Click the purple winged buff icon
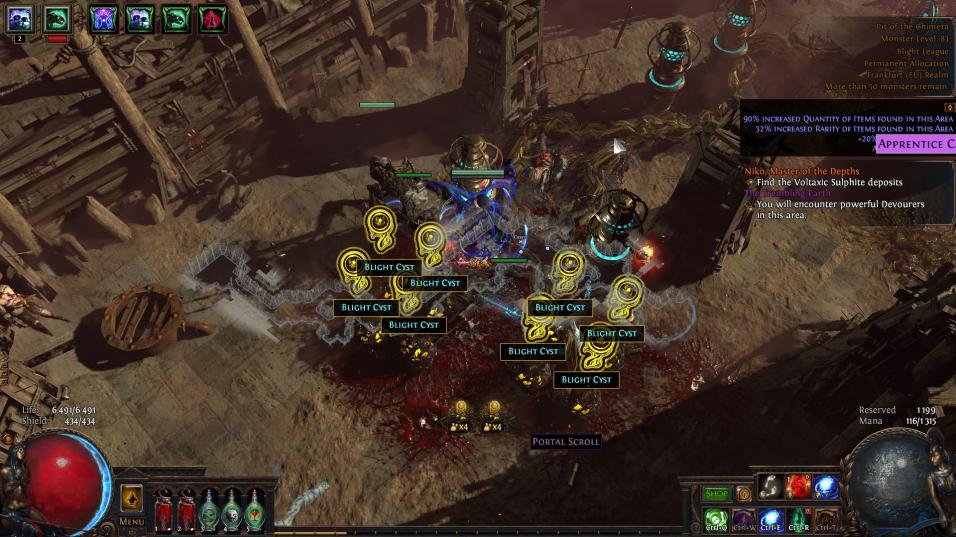Viewport: 956px width, 537px height. [x=103, y=18]
